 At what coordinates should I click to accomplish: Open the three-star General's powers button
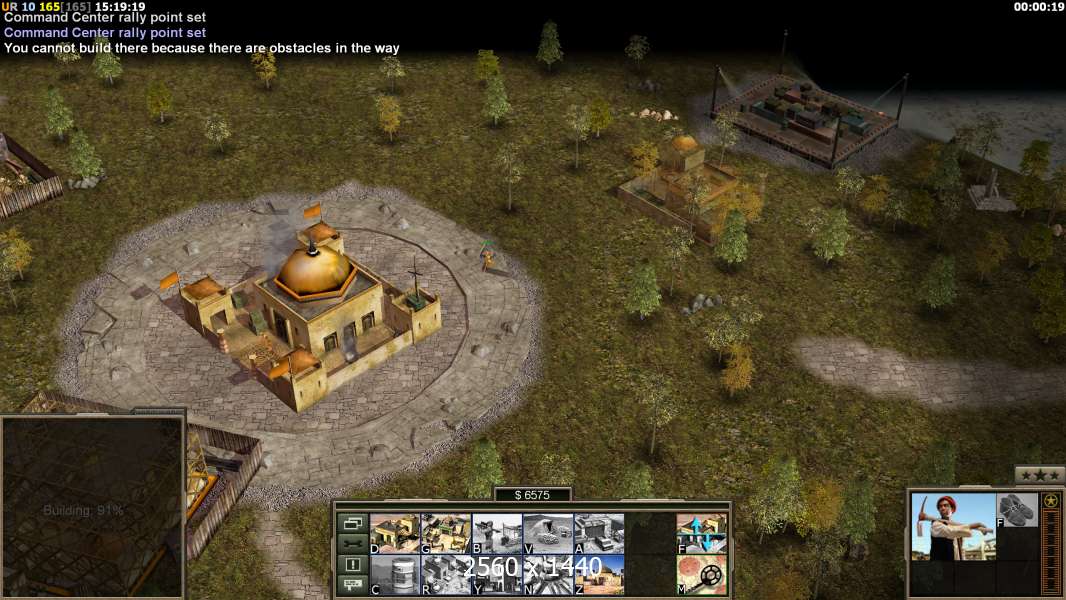(x=1040, y=475)
